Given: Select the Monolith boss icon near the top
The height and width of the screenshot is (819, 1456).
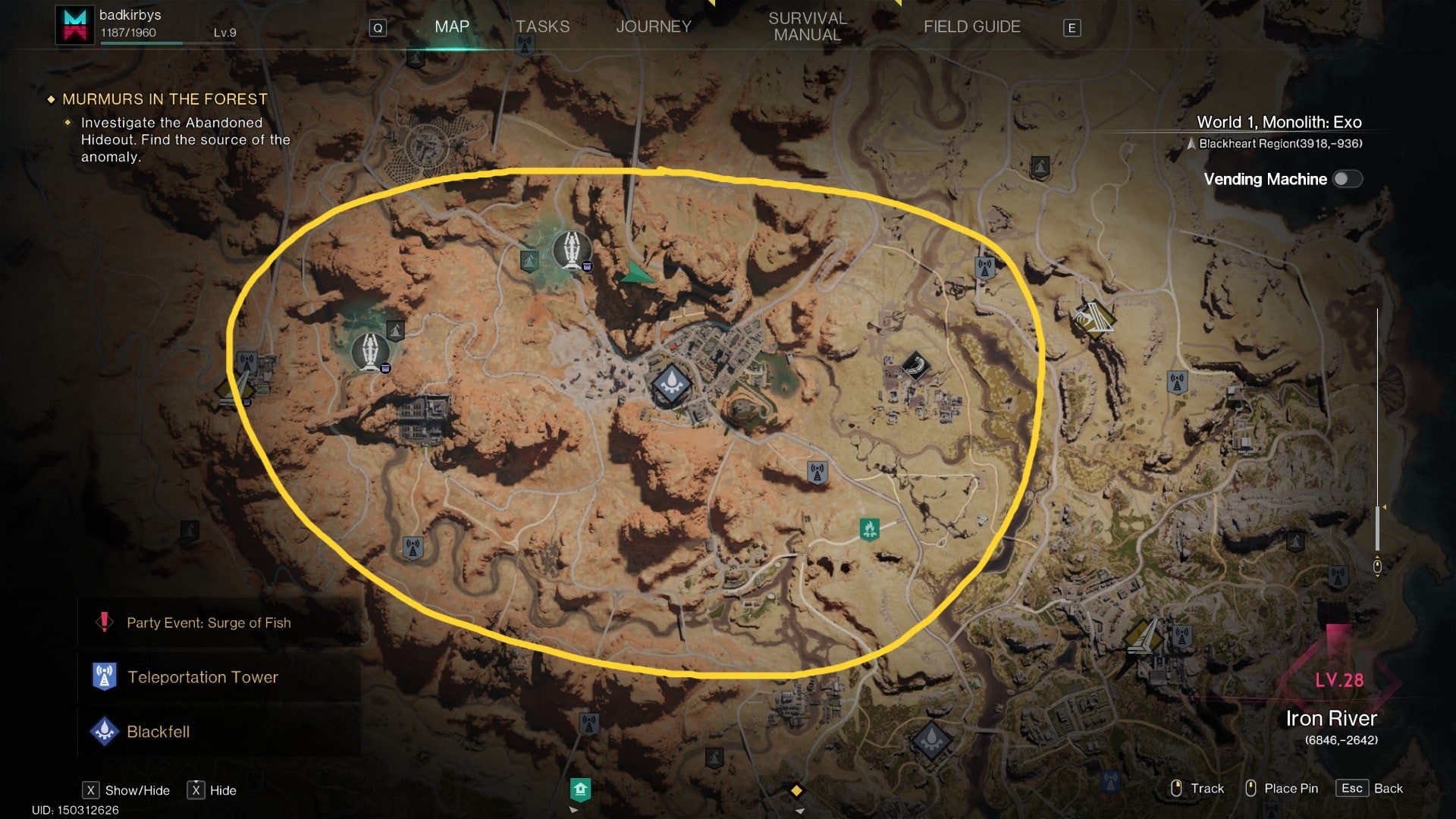Looking at the screenshot, I should click(x=571, y=251).
